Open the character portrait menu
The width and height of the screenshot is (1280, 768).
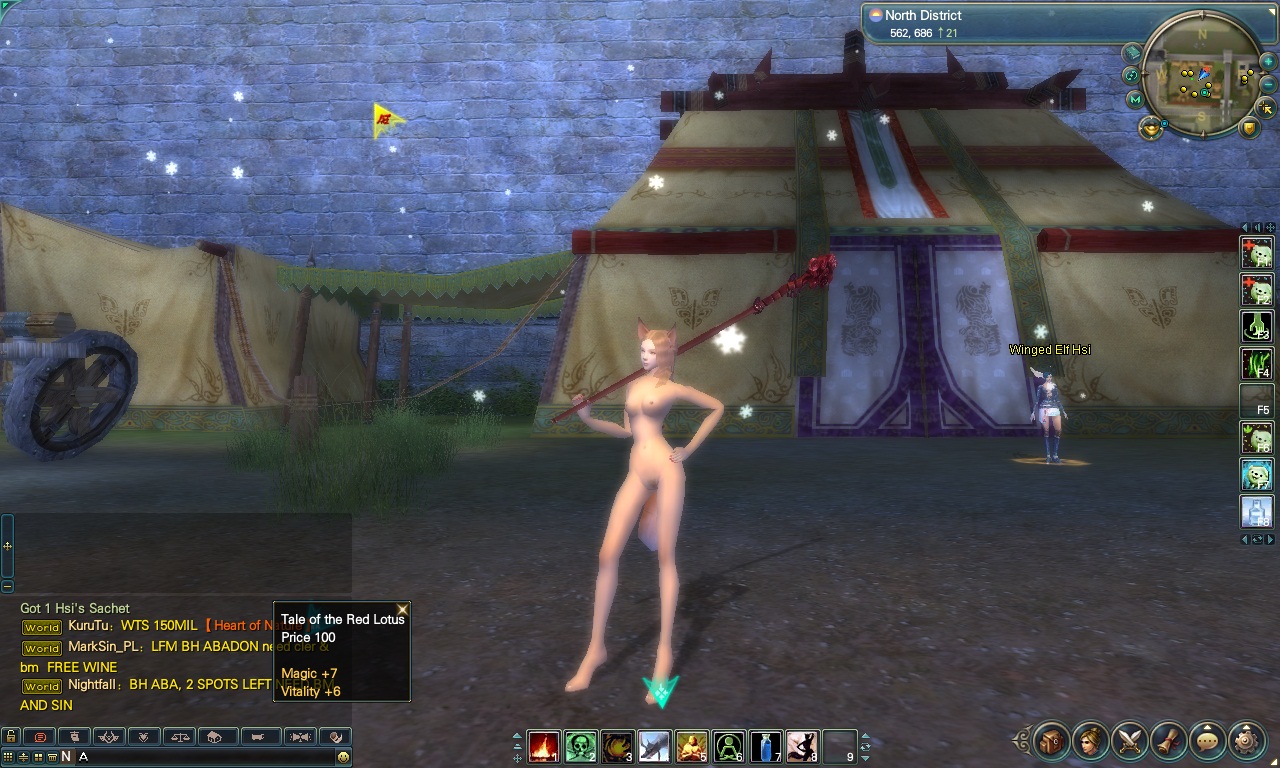pyautogui.click(x=1092, y=741)
